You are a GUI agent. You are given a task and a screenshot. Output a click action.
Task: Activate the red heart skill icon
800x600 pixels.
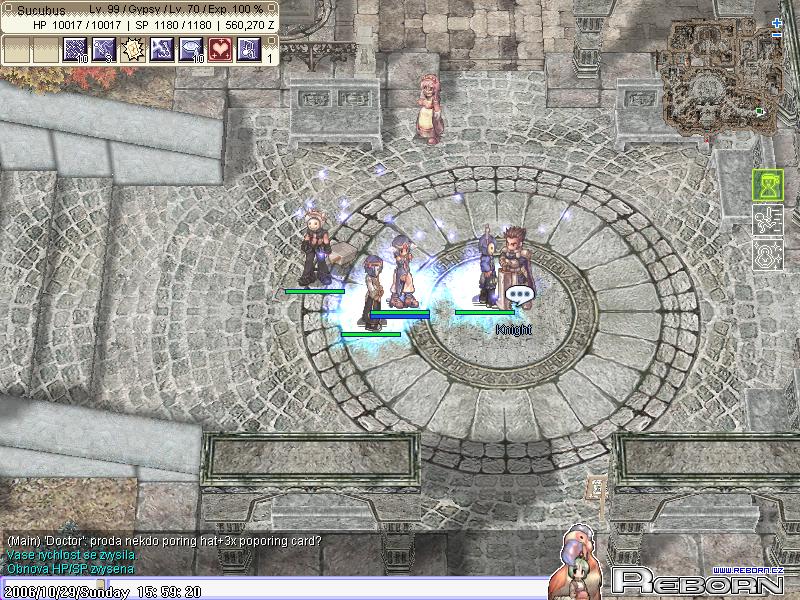click(220, 50)
